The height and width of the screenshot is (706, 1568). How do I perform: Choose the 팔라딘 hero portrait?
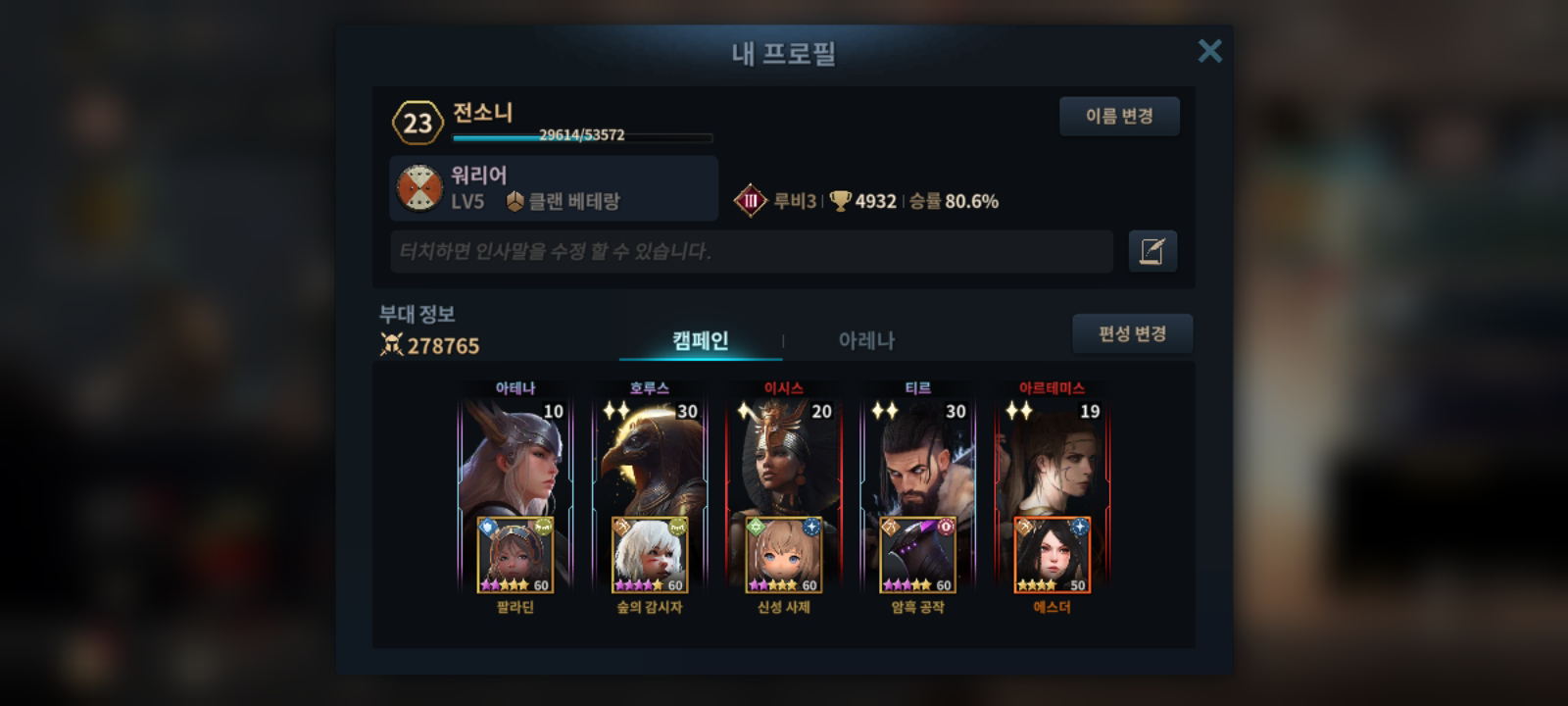point(515,556)
